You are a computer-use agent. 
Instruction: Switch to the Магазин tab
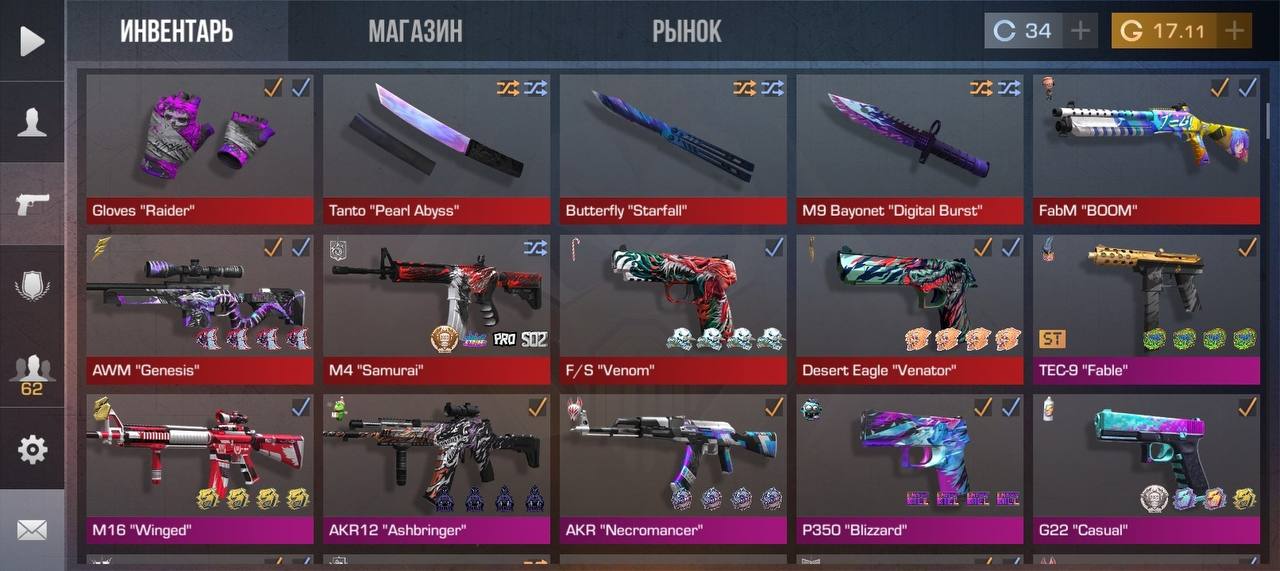click(415, 31)
